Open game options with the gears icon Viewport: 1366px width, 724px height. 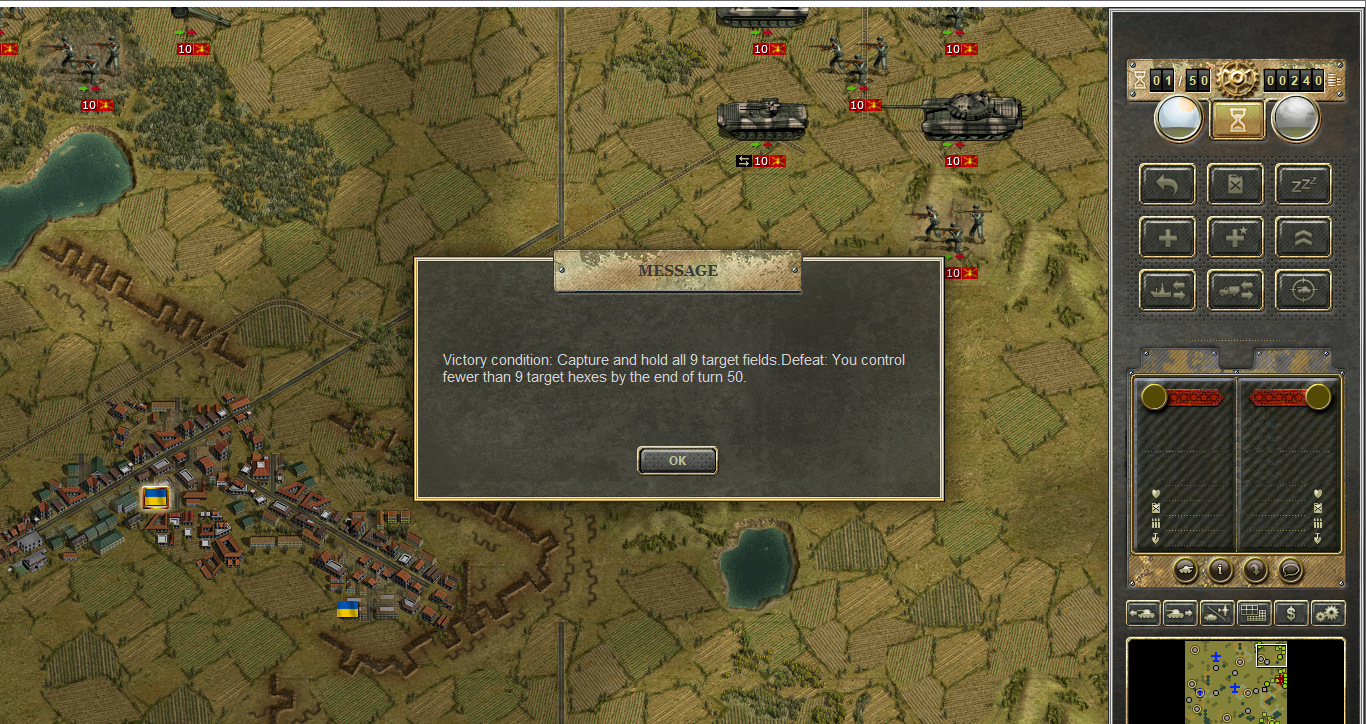click(x=1328, y=613)
